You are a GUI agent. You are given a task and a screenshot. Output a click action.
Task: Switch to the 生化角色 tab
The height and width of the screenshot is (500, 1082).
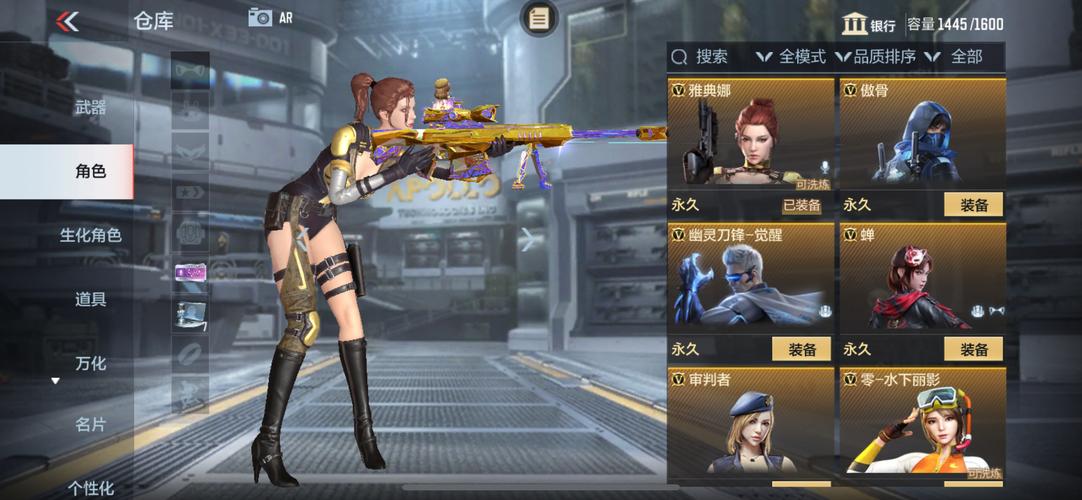[x=90, y=235]
